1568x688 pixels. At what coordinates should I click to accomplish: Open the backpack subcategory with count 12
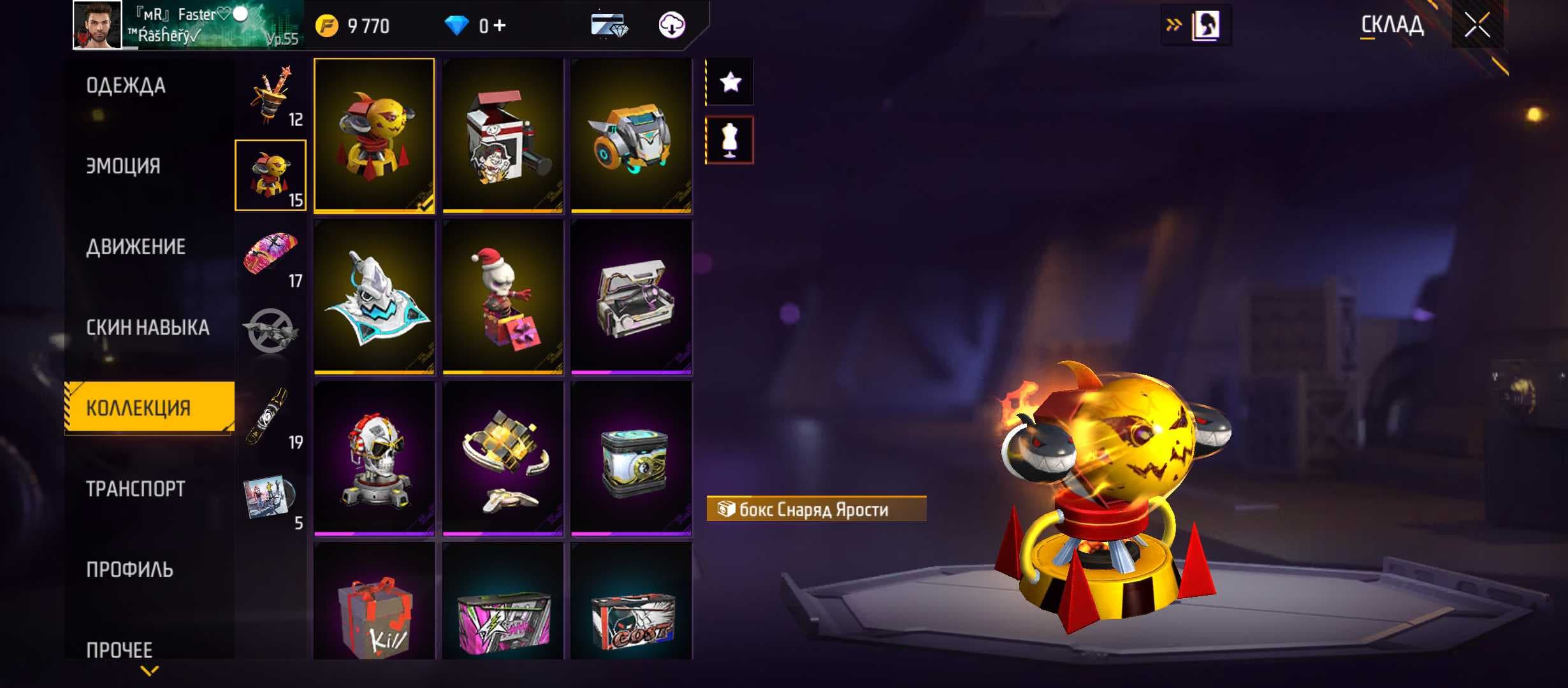point(271,96)
